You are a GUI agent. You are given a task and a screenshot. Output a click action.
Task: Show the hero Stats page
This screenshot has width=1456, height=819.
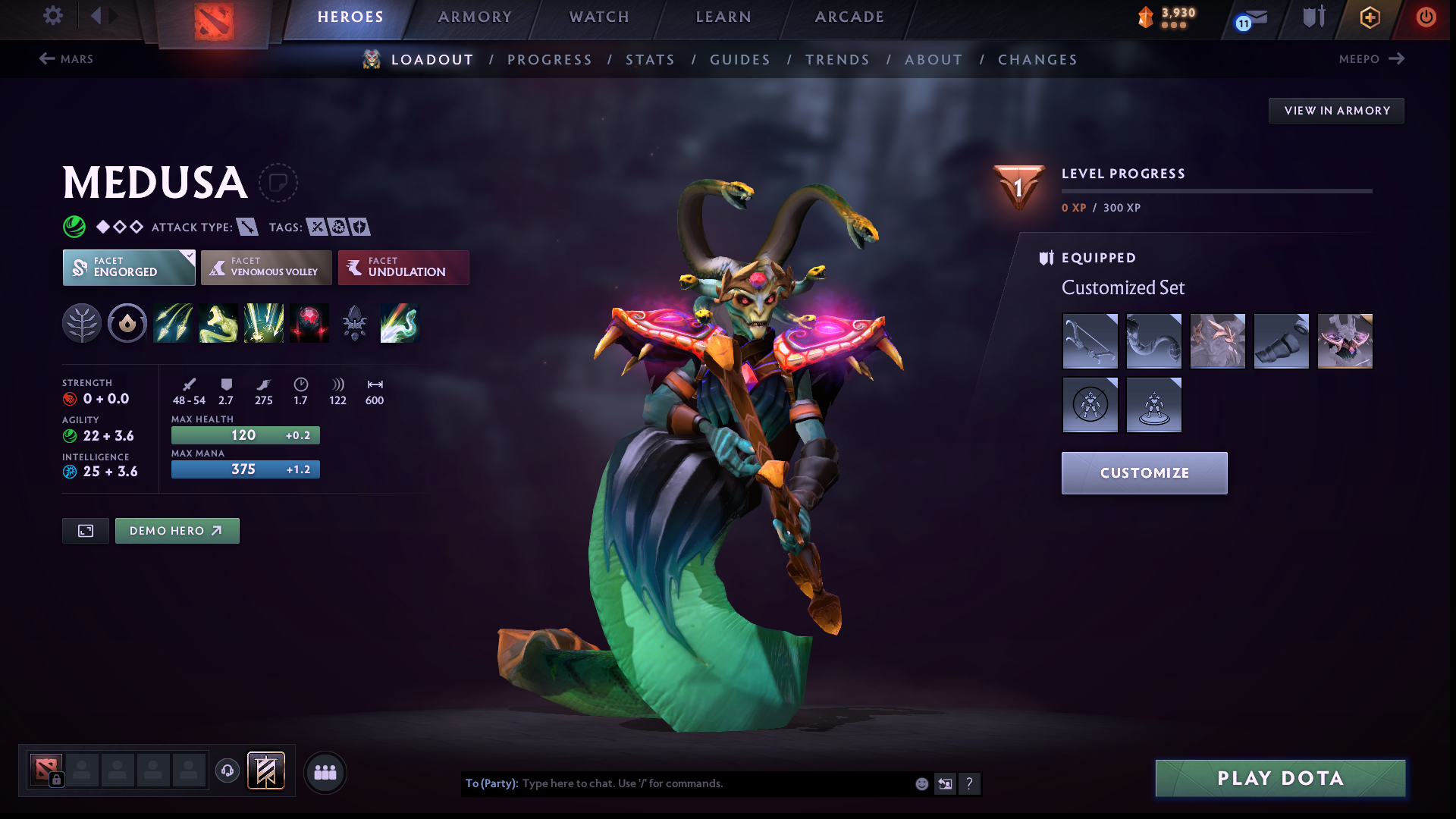(x=650, y=59)
